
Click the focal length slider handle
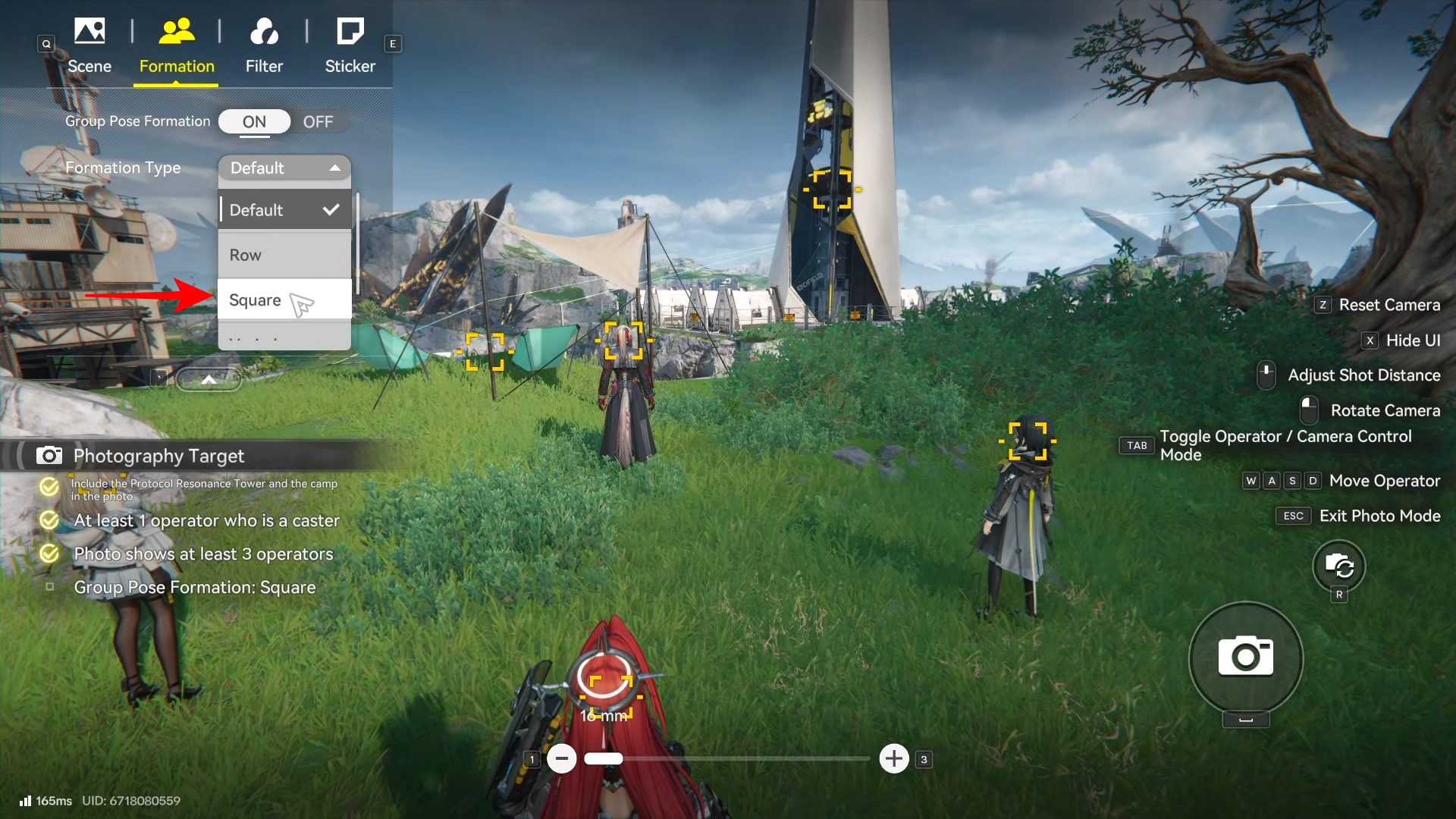click(x=604, y=758)
